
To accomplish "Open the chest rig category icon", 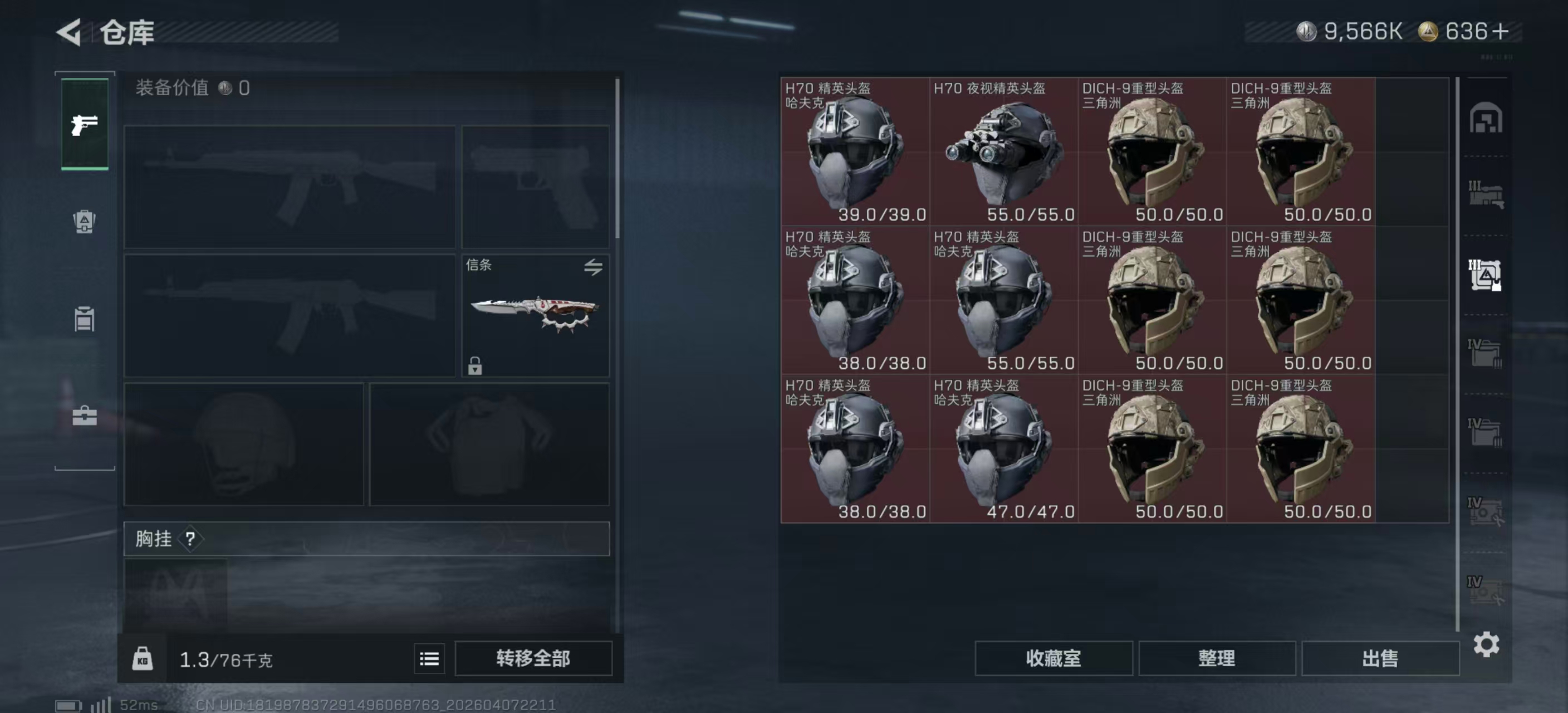I will click(84, 319).
